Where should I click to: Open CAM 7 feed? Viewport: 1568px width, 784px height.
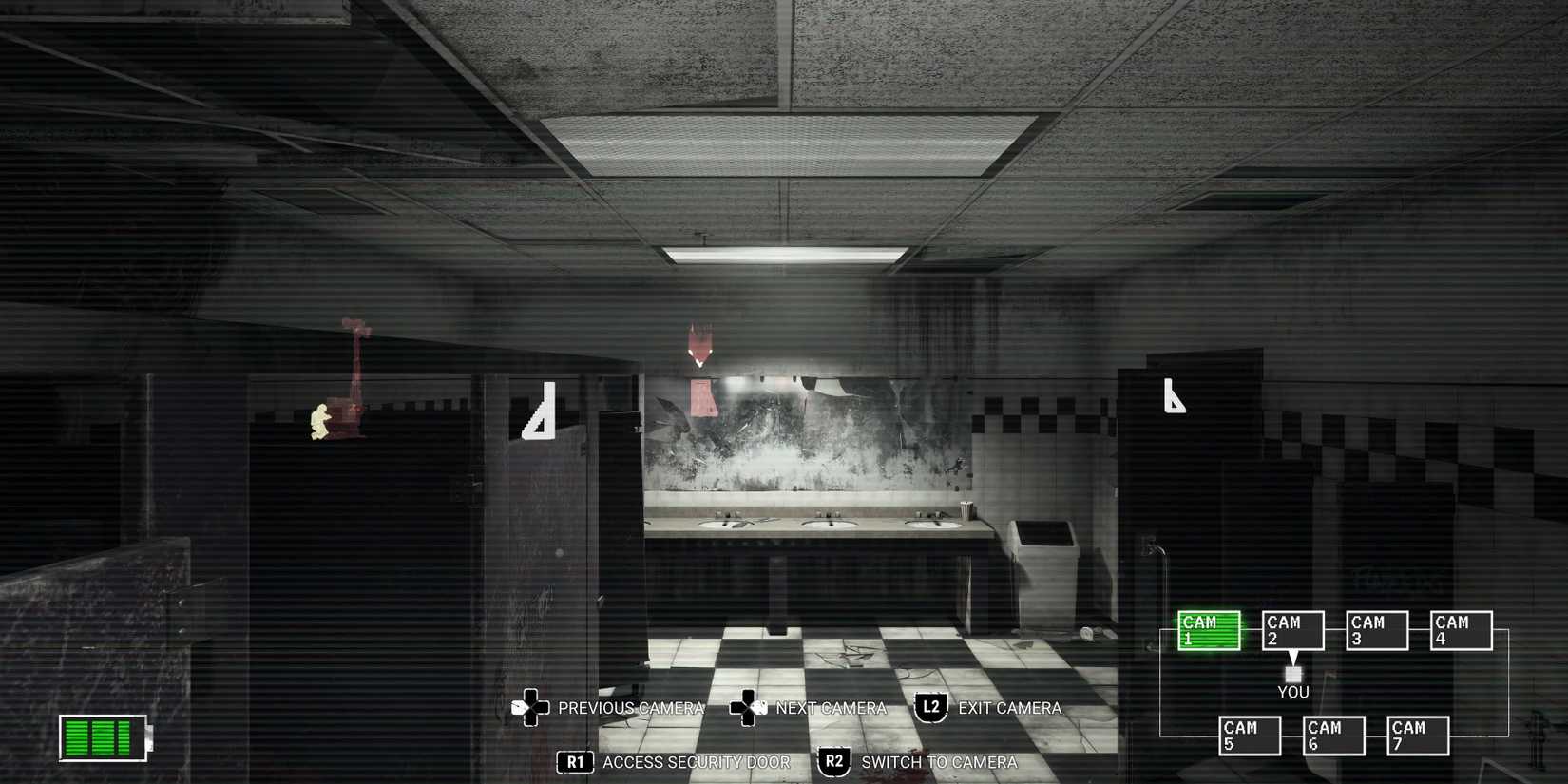coord(1416,734)
